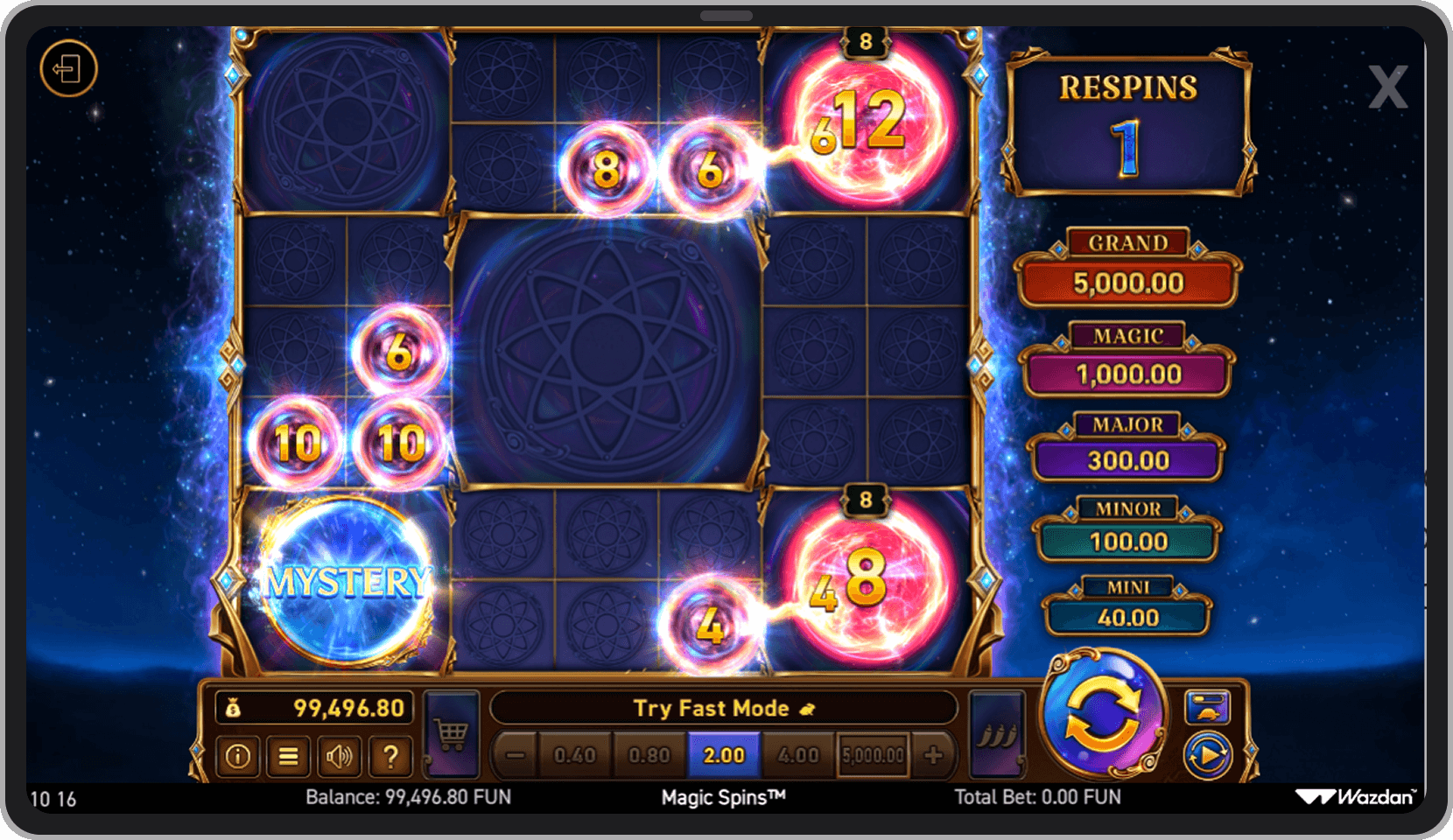Viewport: 1453px width, 840px height.
Task: Decrease bet with the minus button
Action: click(x=516, y=754)
